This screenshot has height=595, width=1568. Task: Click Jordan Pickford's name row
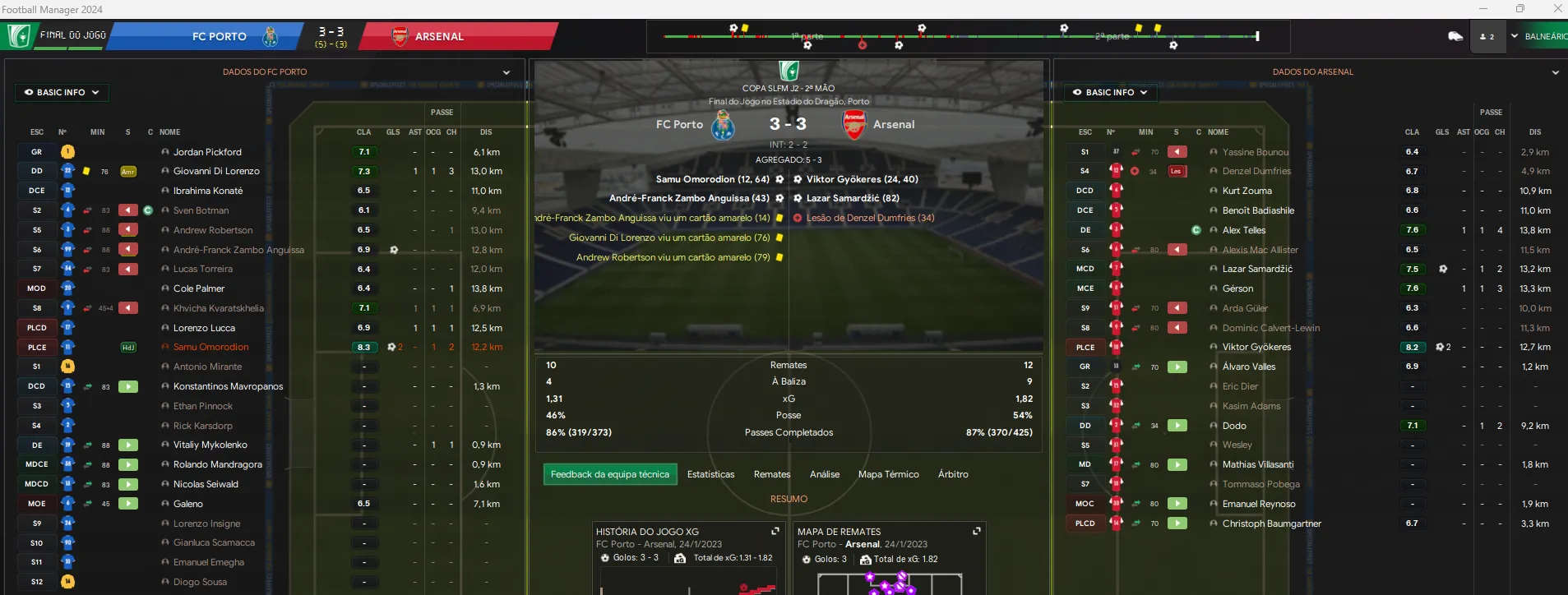tap(207, 152)
